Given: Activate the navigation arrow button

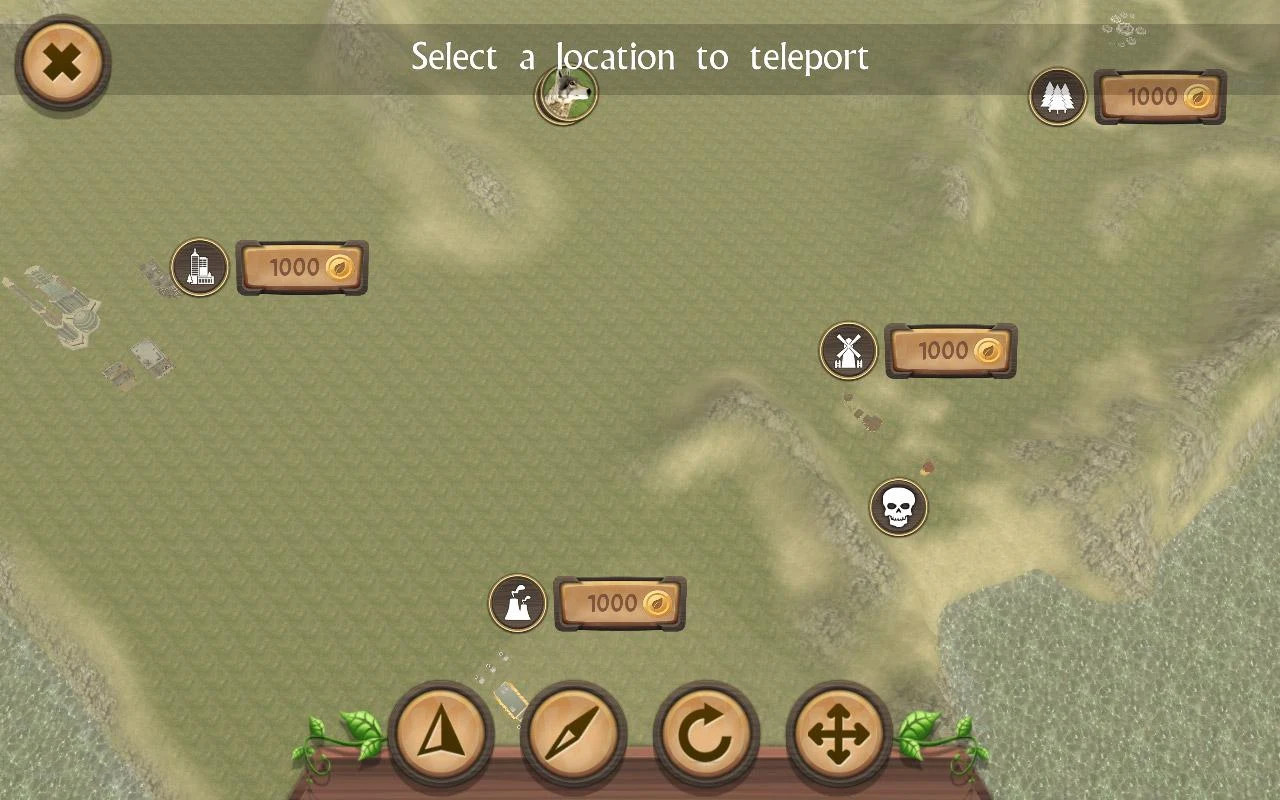Looking at the screenshot, I should pos(440,735).
